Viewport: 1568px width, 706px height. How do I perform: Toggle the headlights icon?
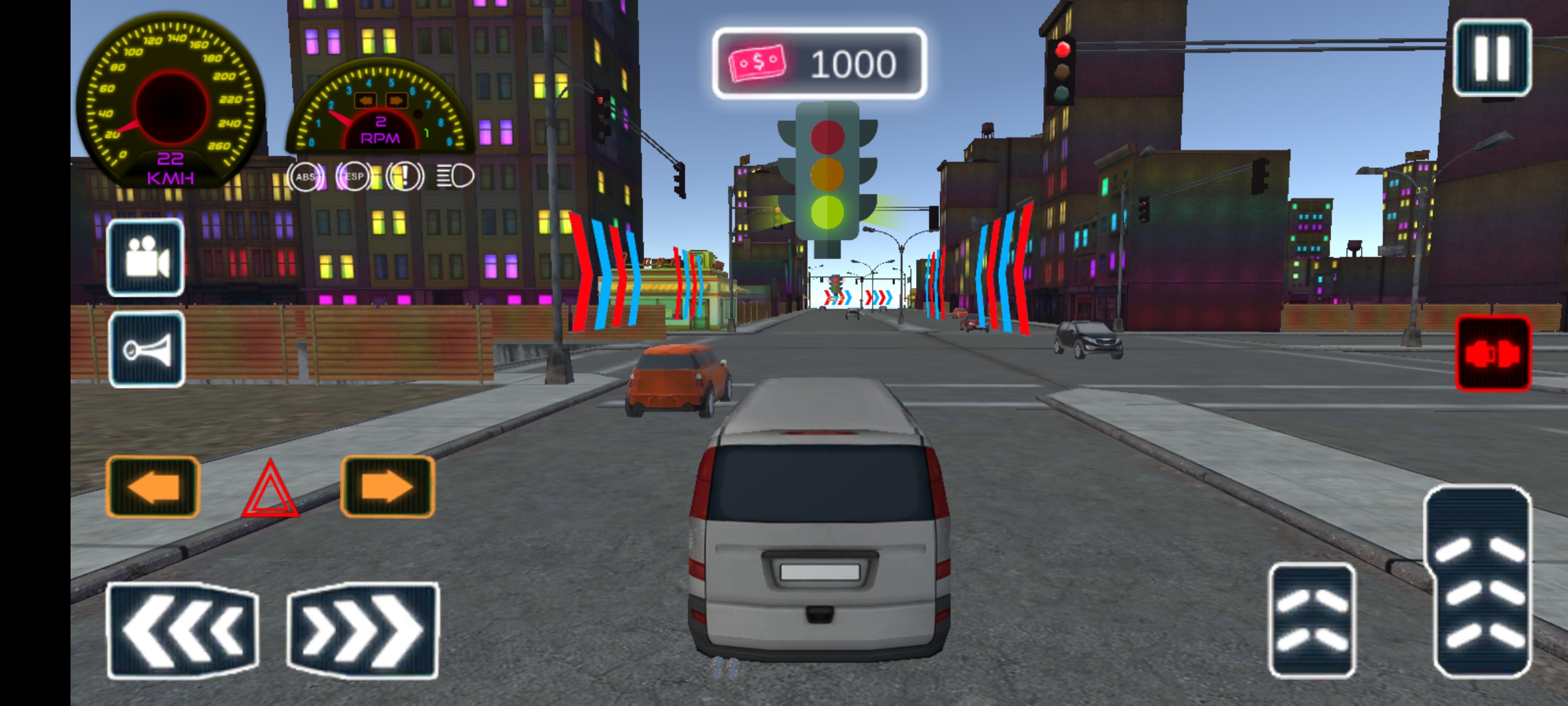click(455, 176)
